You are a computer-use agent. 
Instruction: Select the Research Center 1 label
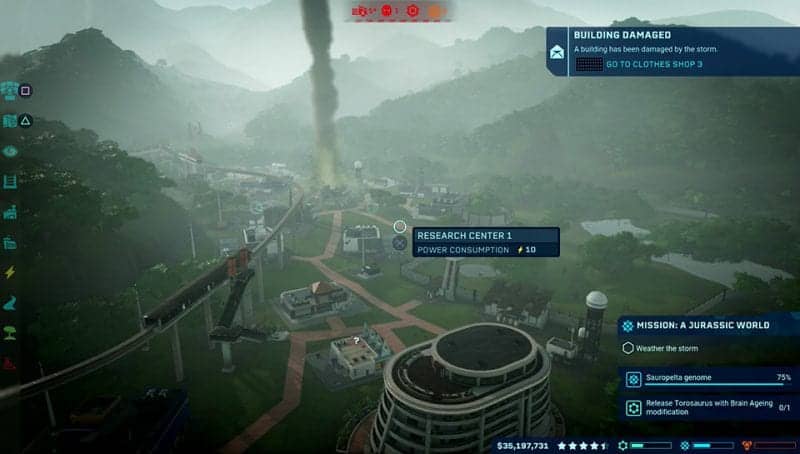tap(466, 235)
